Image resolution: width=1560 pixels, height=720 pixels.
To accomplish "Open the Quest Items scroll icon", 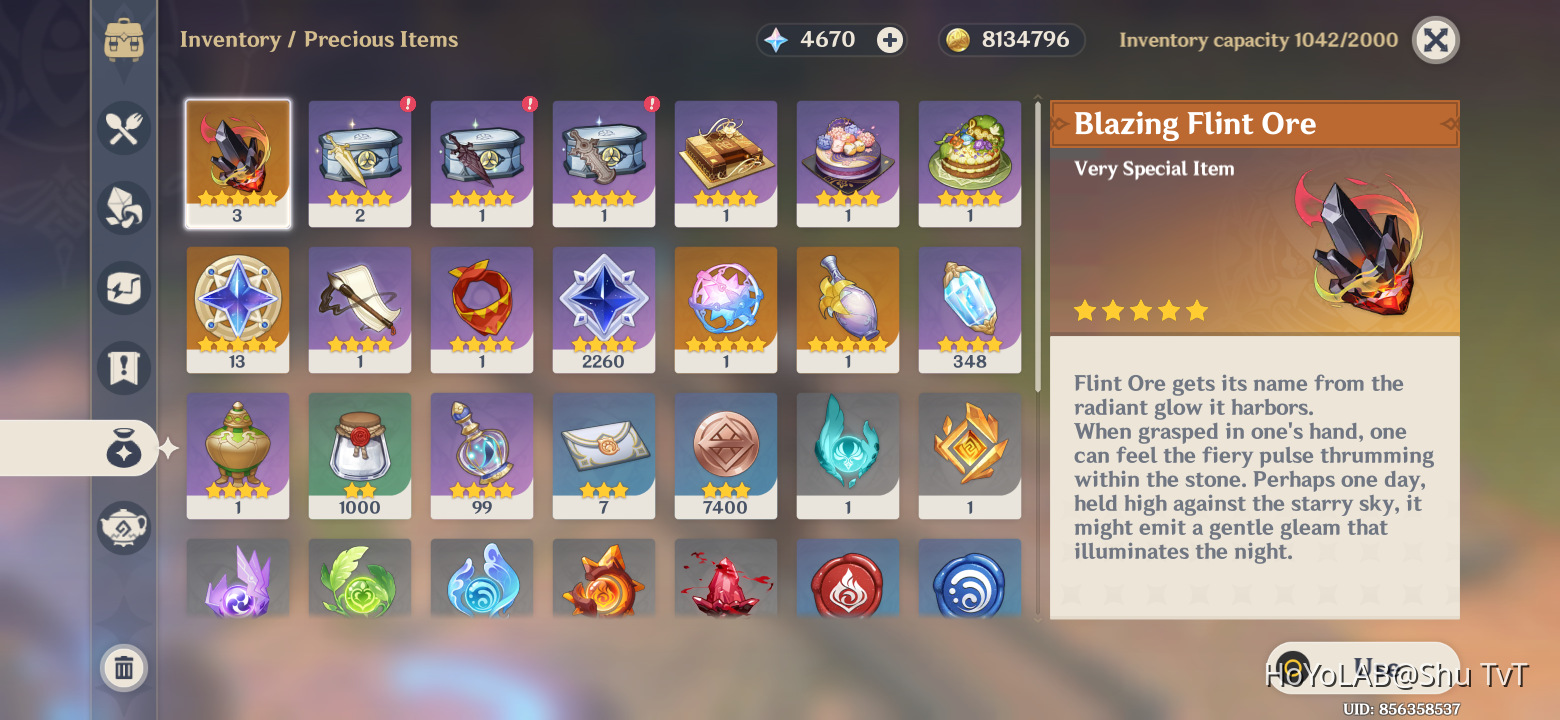I will pos(124,368).
